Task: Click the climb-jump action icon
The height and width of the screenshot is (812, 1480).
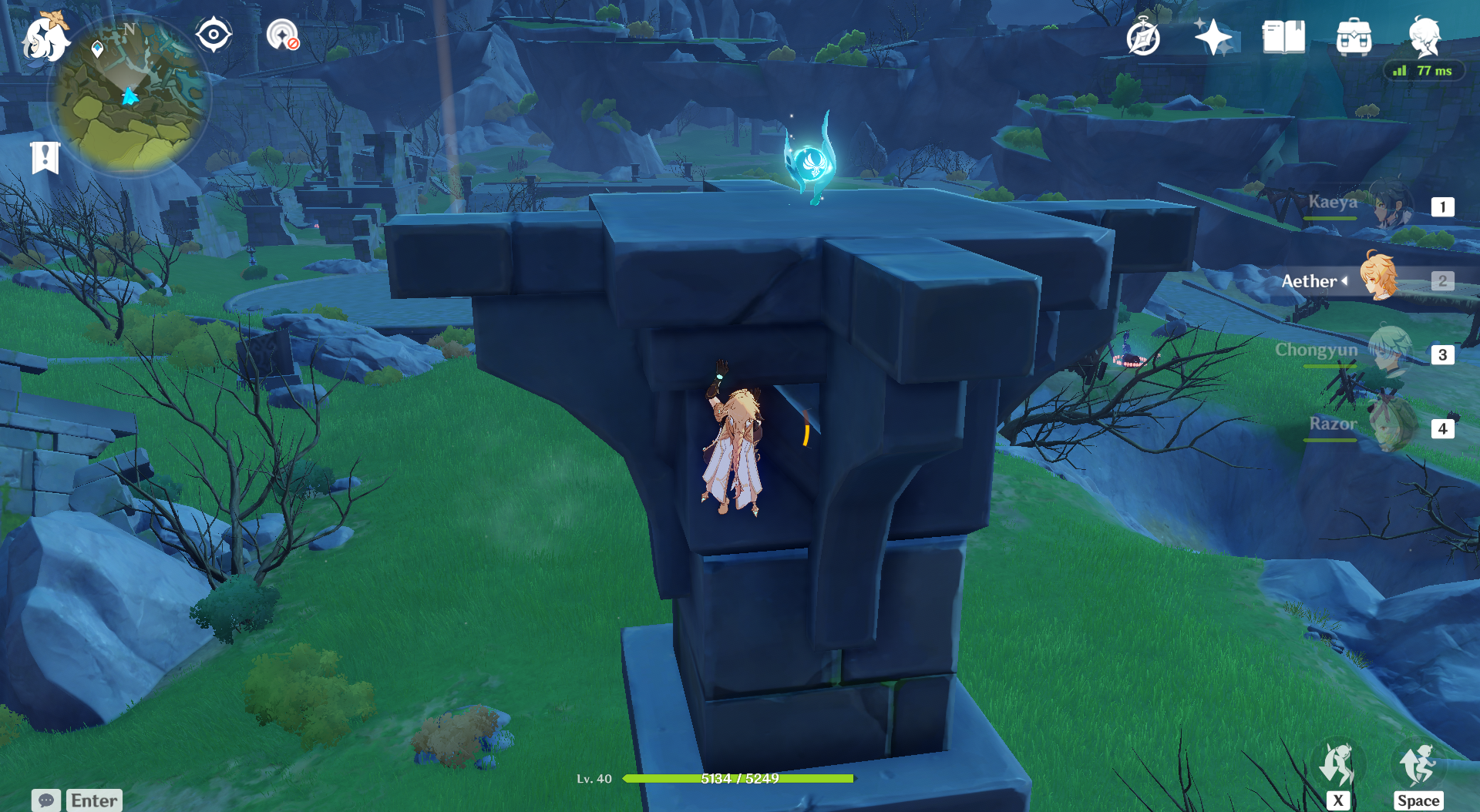Action: pos(1418,767)
